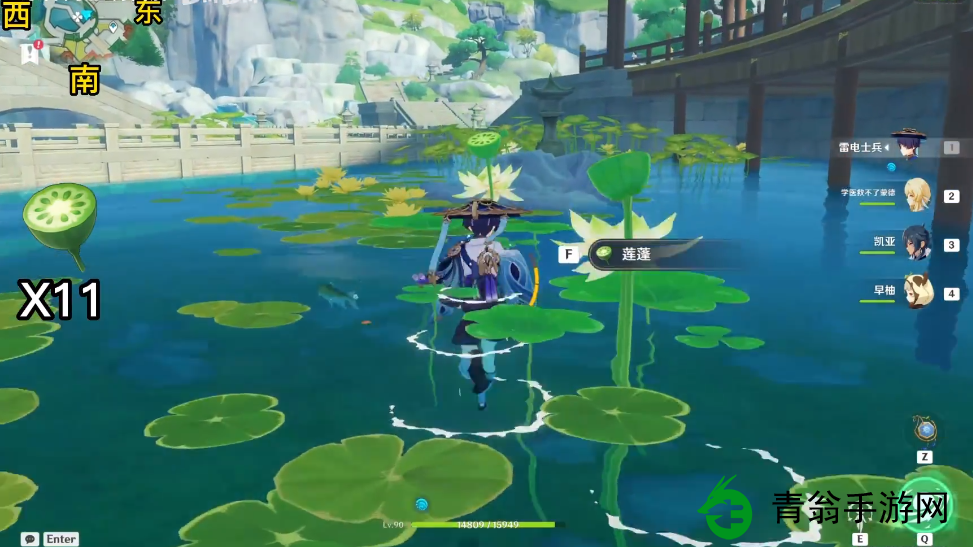Open the chat speech bubble icon

click(x=30, y=539)
